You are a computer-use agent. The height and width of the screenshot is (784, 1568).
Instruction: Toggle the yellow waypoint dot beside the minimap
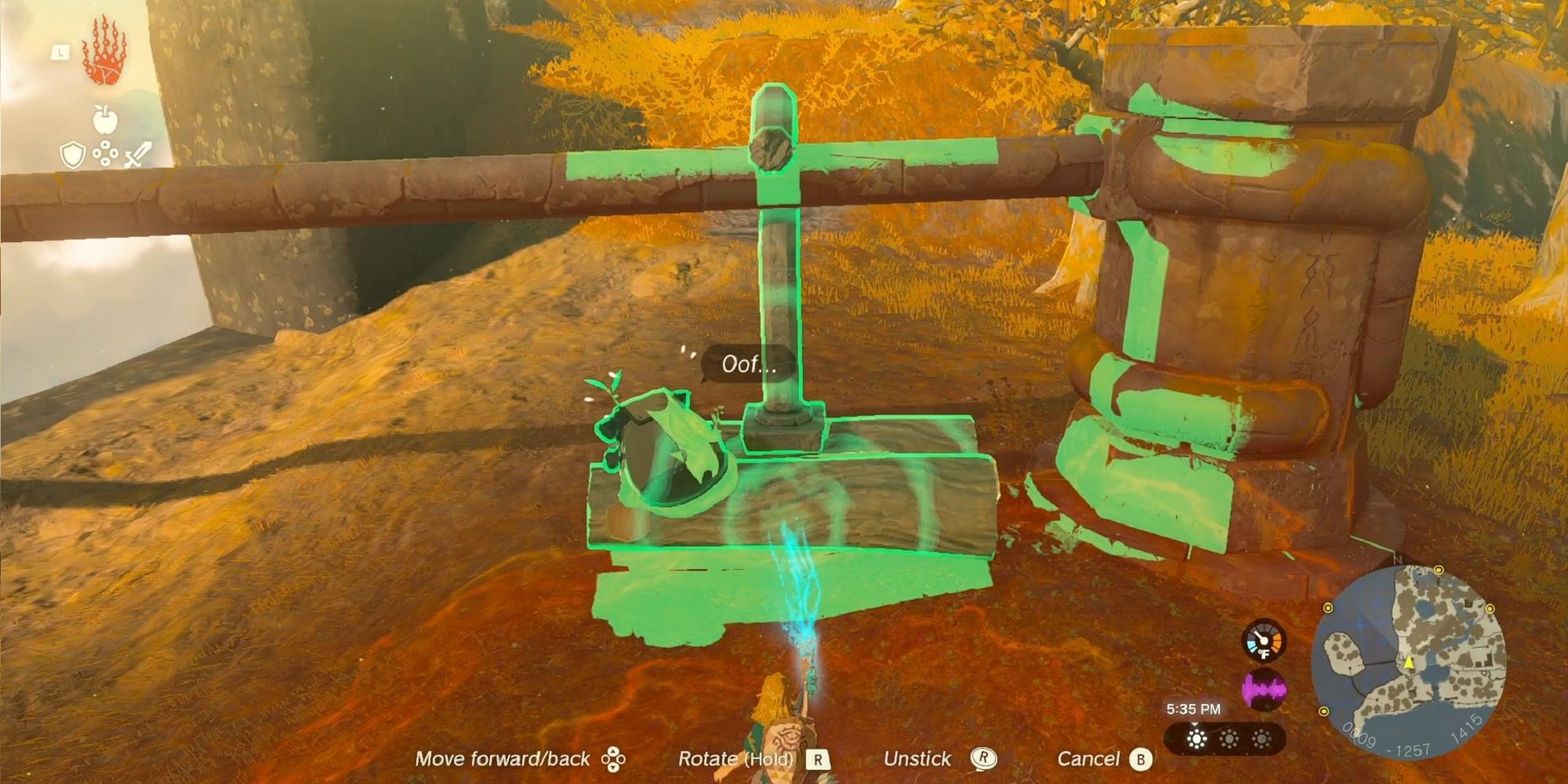1490,609
